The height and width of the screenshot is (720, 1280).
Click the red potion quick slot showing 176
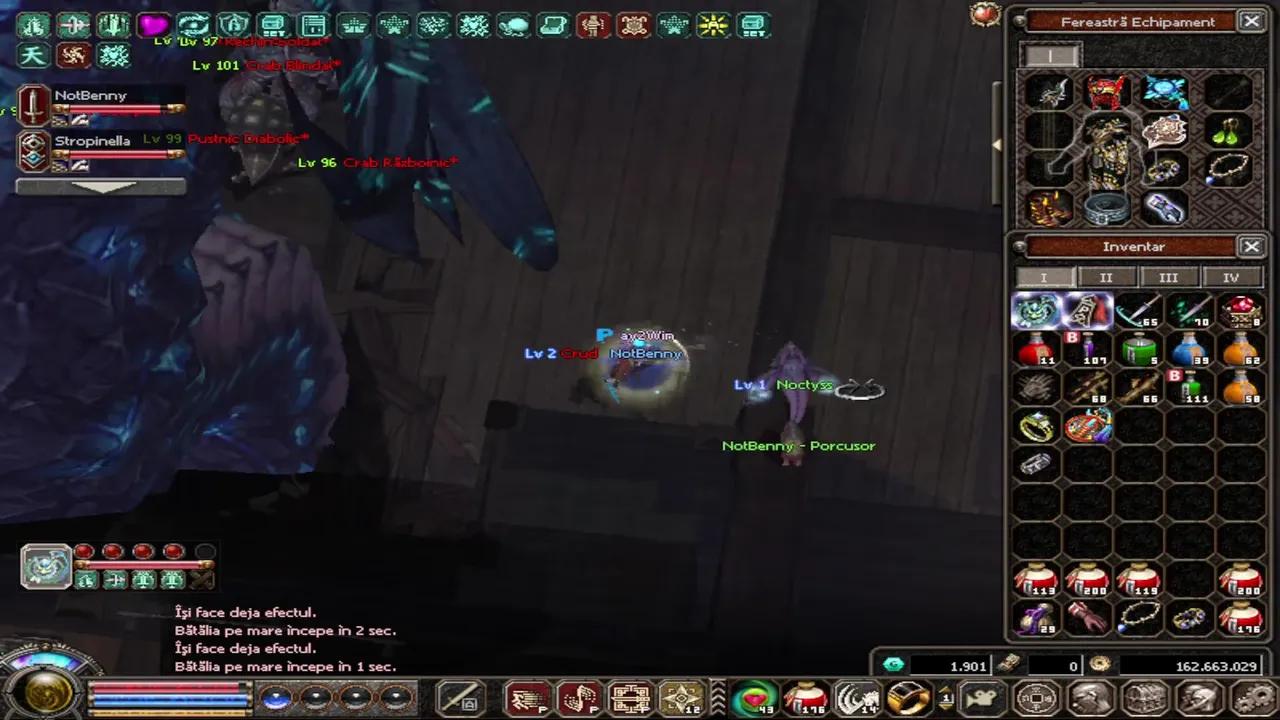(806, 700)
